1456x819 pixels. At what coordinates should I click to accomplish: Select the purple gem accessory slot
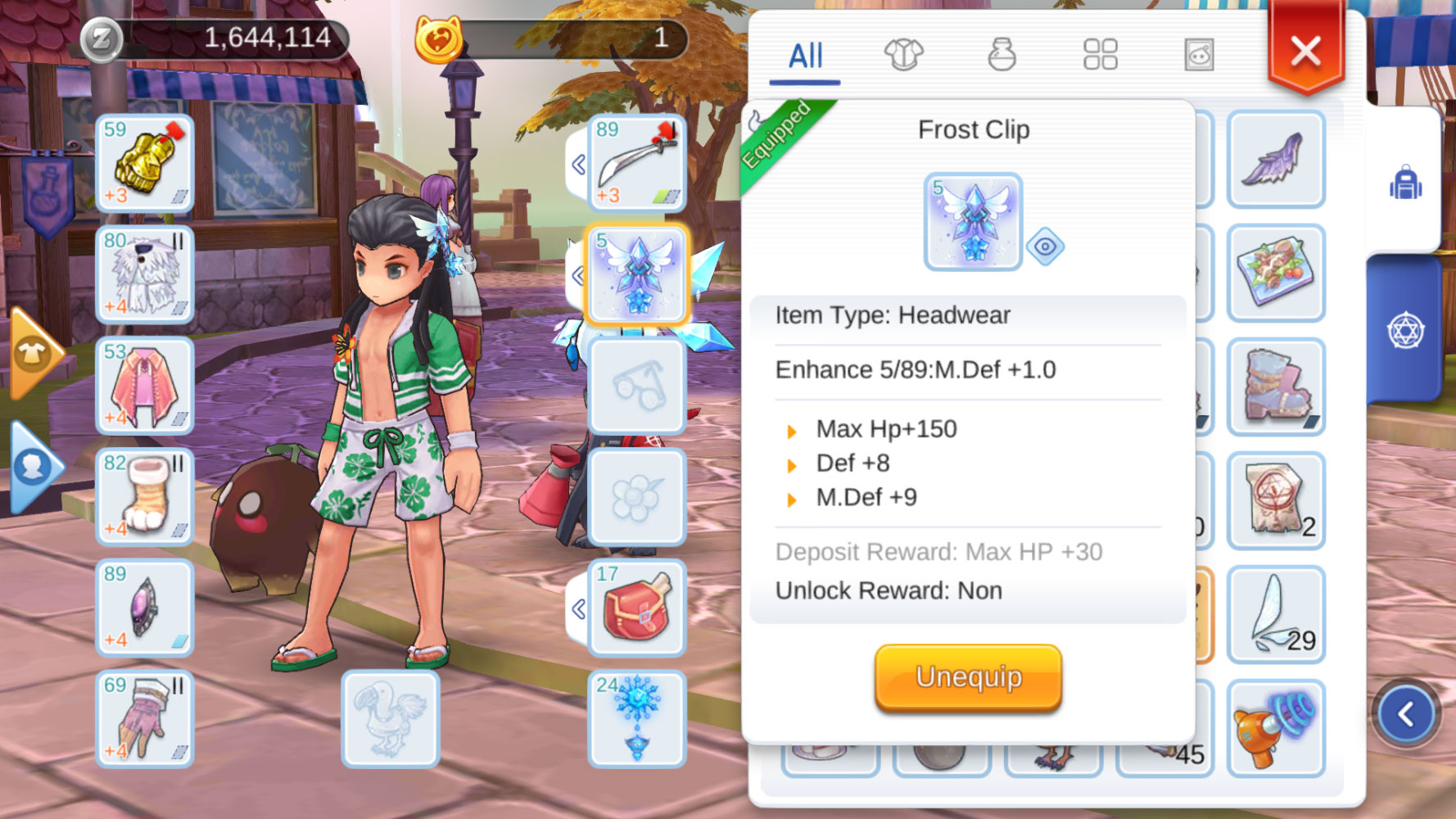145,608
